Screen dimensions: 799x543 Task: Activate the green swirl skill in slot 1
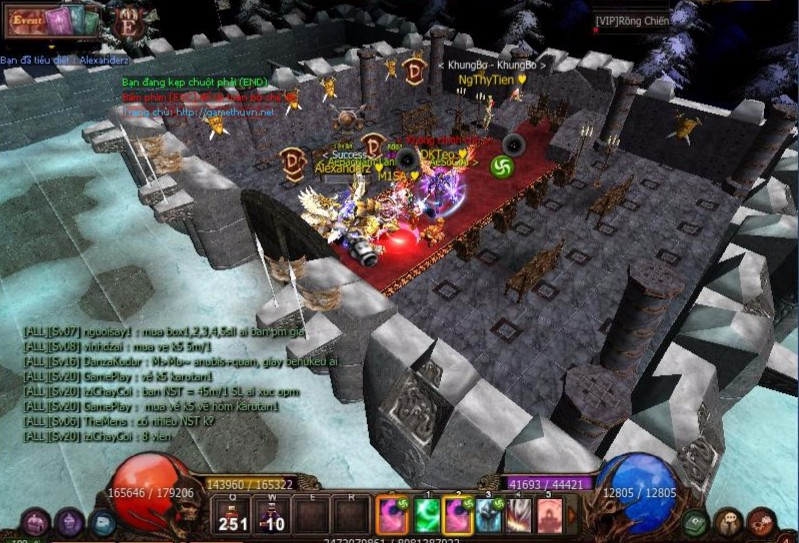(428, 515)
